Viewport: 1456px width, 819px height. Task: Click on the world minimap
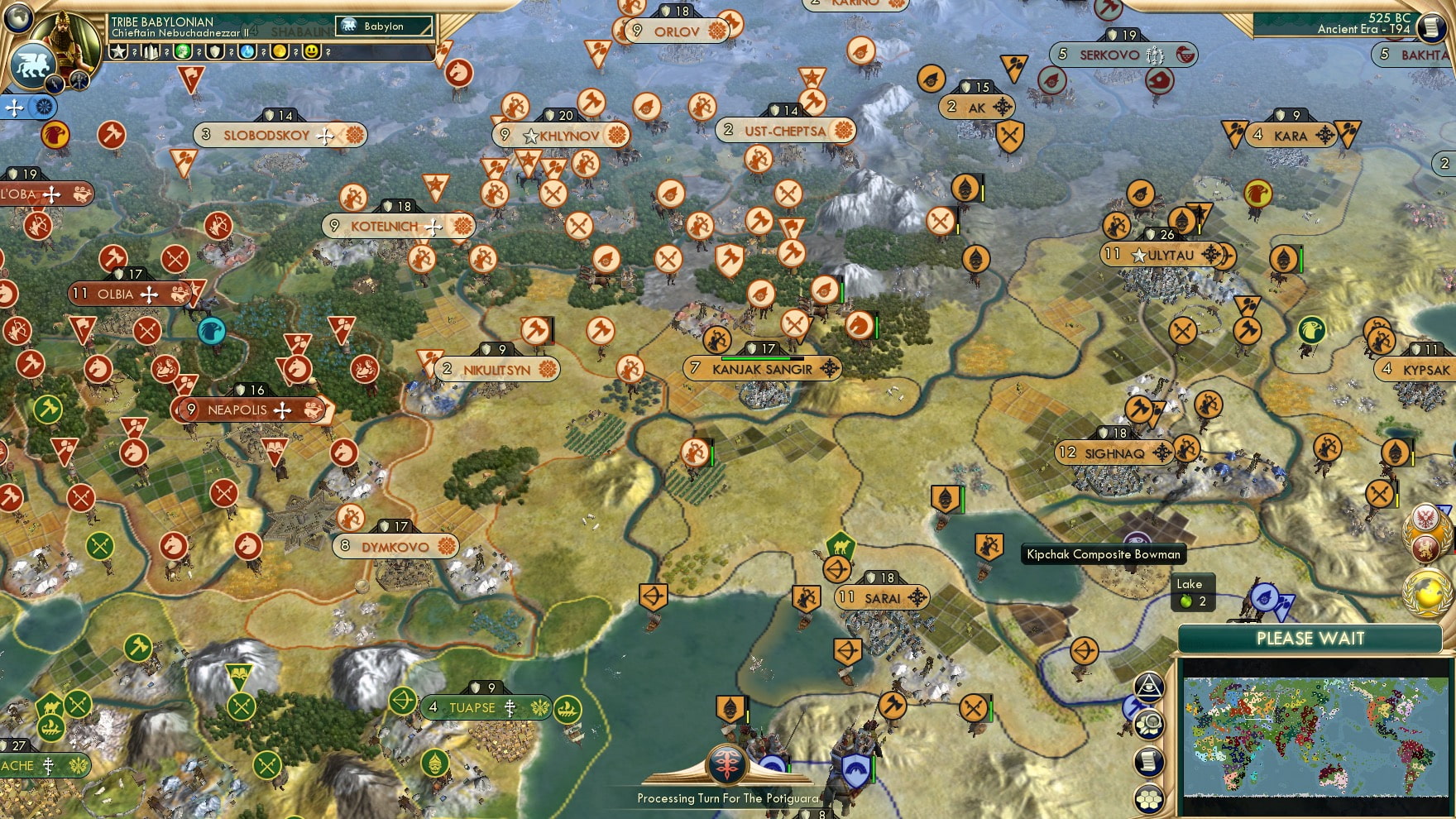tap(1315, 735)
